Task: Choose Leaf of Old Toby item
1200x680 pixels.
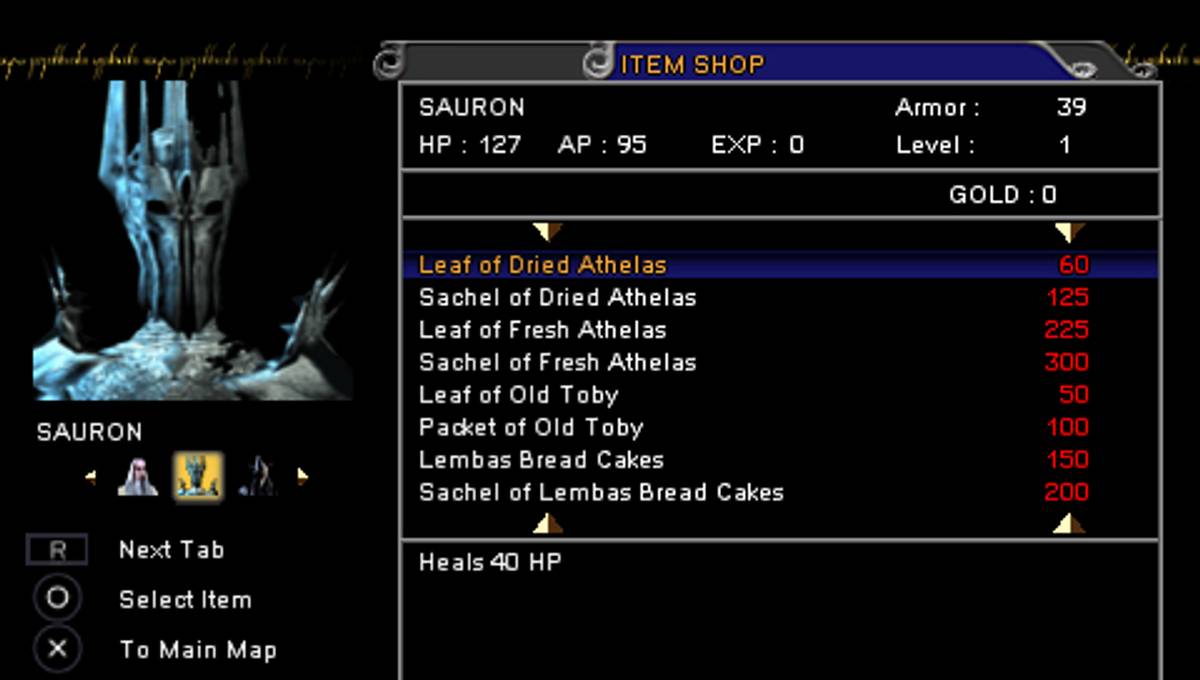Action: click(x=518, y=395)
